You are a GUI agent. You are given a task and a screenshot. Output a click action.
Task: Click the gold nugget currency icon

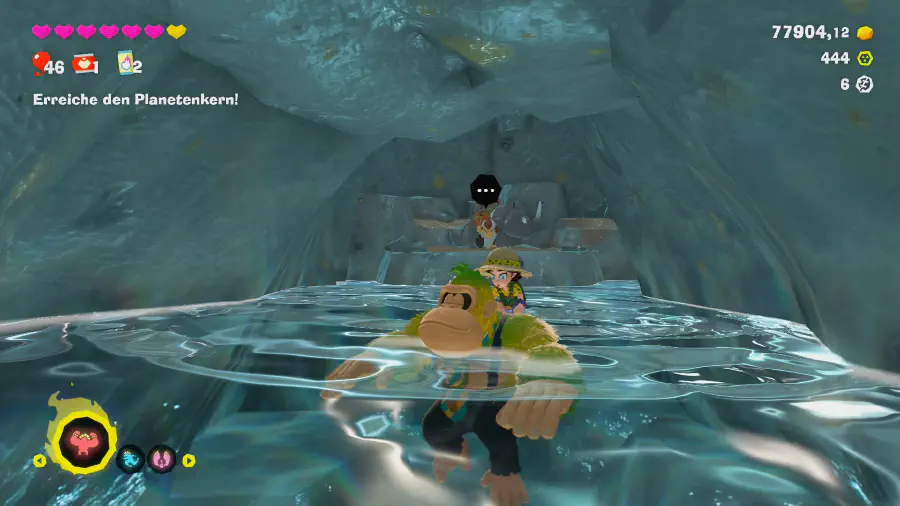866,33
